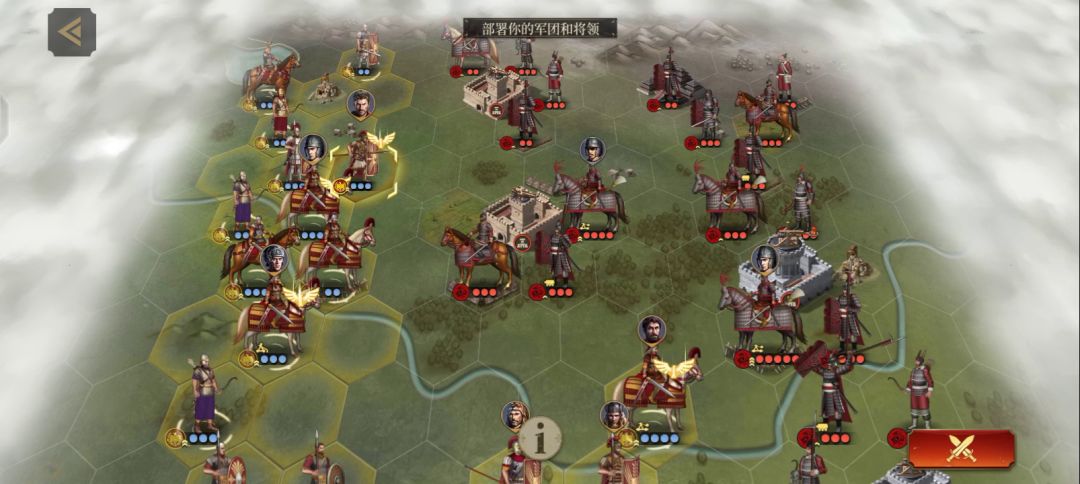Start battle with crossed swords button
The height and width of the screenshot is (484, 1080).
[x=961, y=449]
